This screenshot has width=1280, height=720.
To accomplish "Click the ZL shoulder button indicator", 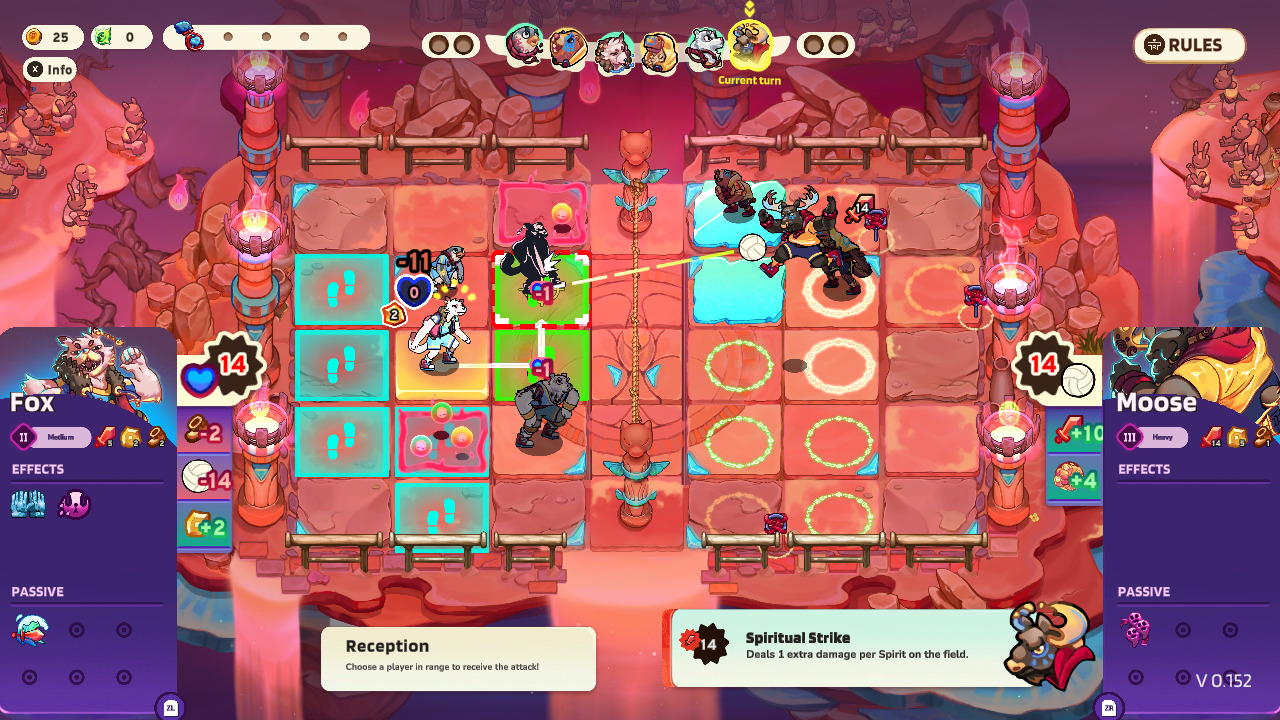I will (x=170, y=706).
